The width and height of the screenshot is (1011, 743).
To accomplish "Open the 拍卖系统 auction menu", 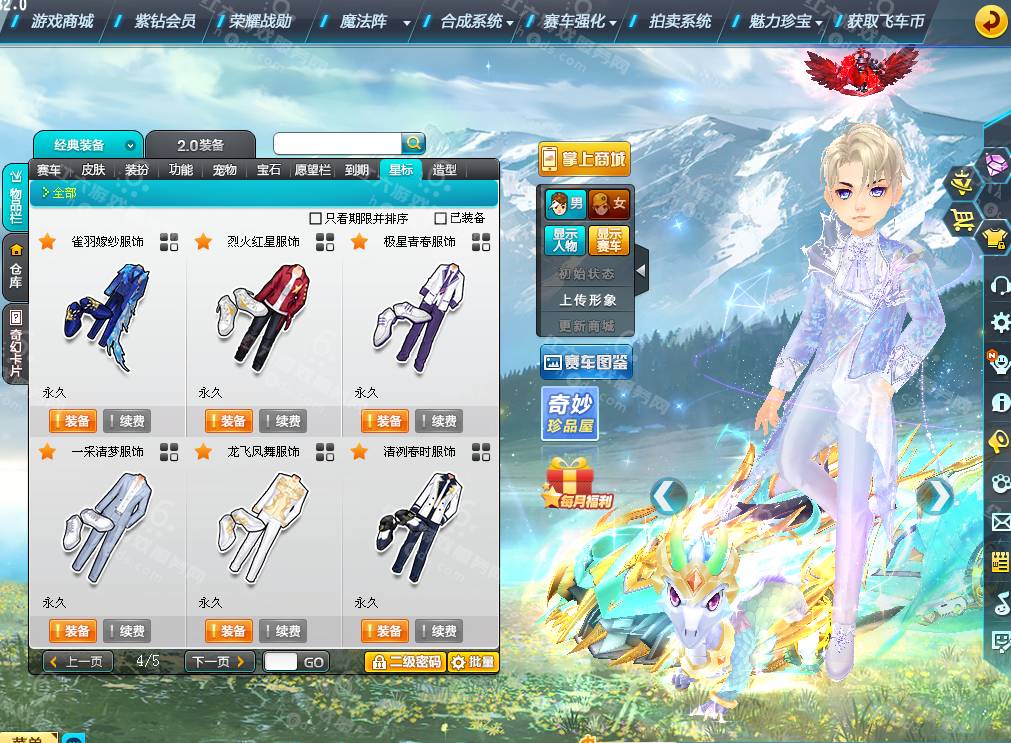I will [x=680, y=21].
